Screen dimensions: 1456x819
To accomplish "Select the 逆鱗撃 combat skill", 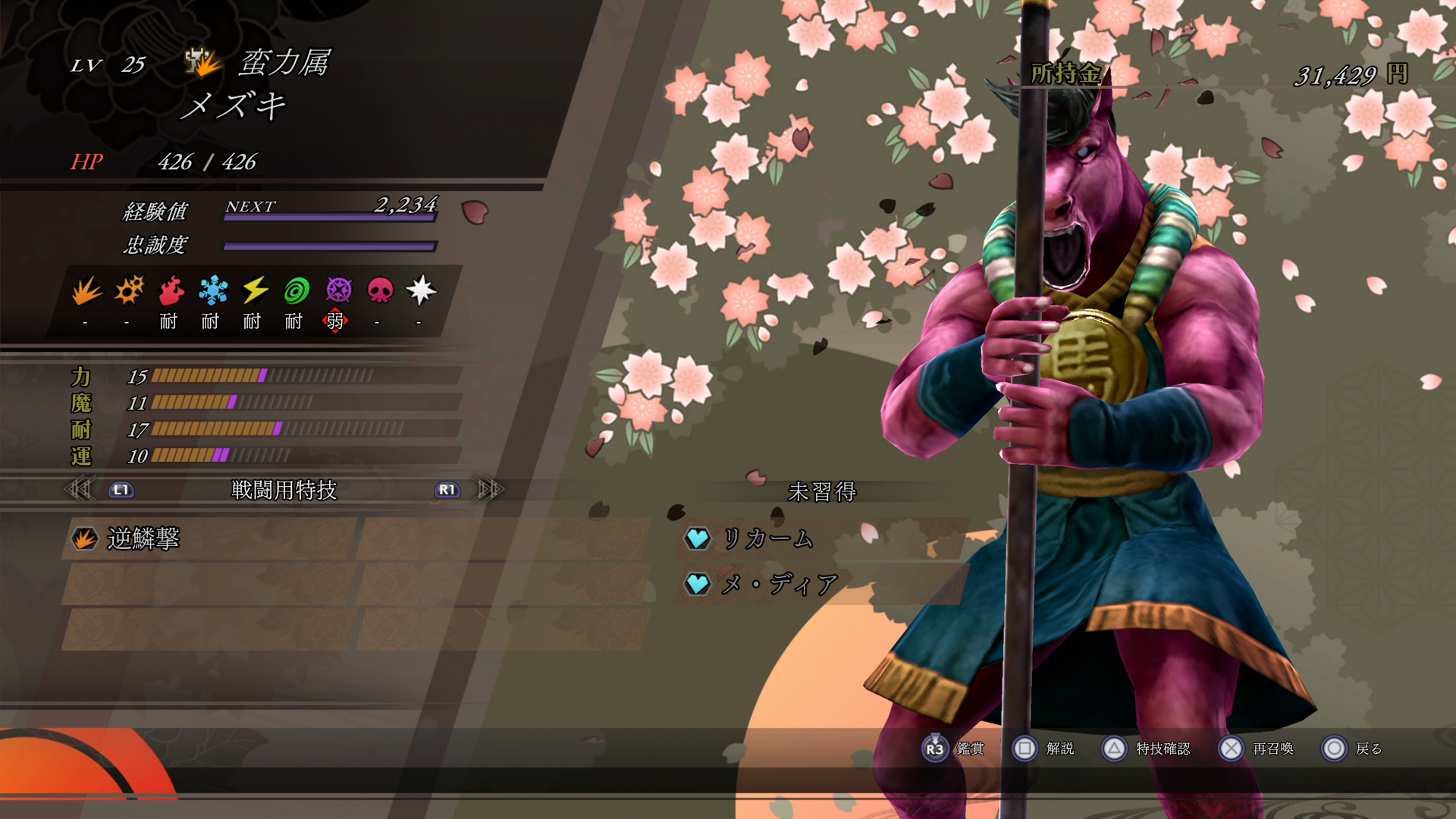I will [x=143, y=538].
